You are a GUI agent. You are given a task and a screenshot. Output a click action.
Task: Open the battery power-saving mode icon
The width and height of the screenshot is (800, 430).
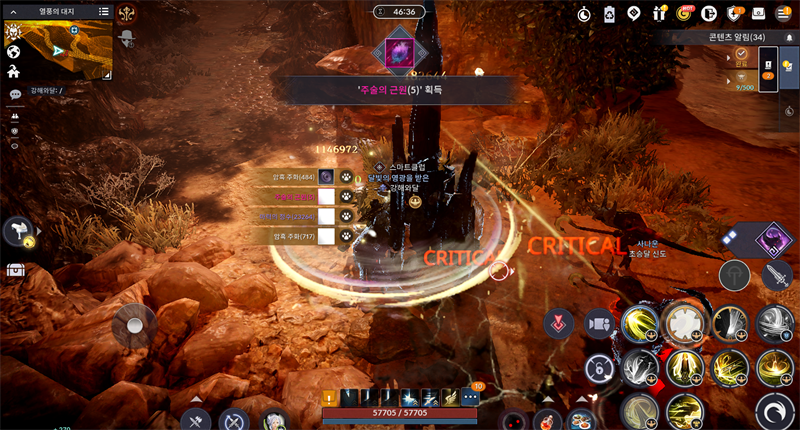coord(610,13)
